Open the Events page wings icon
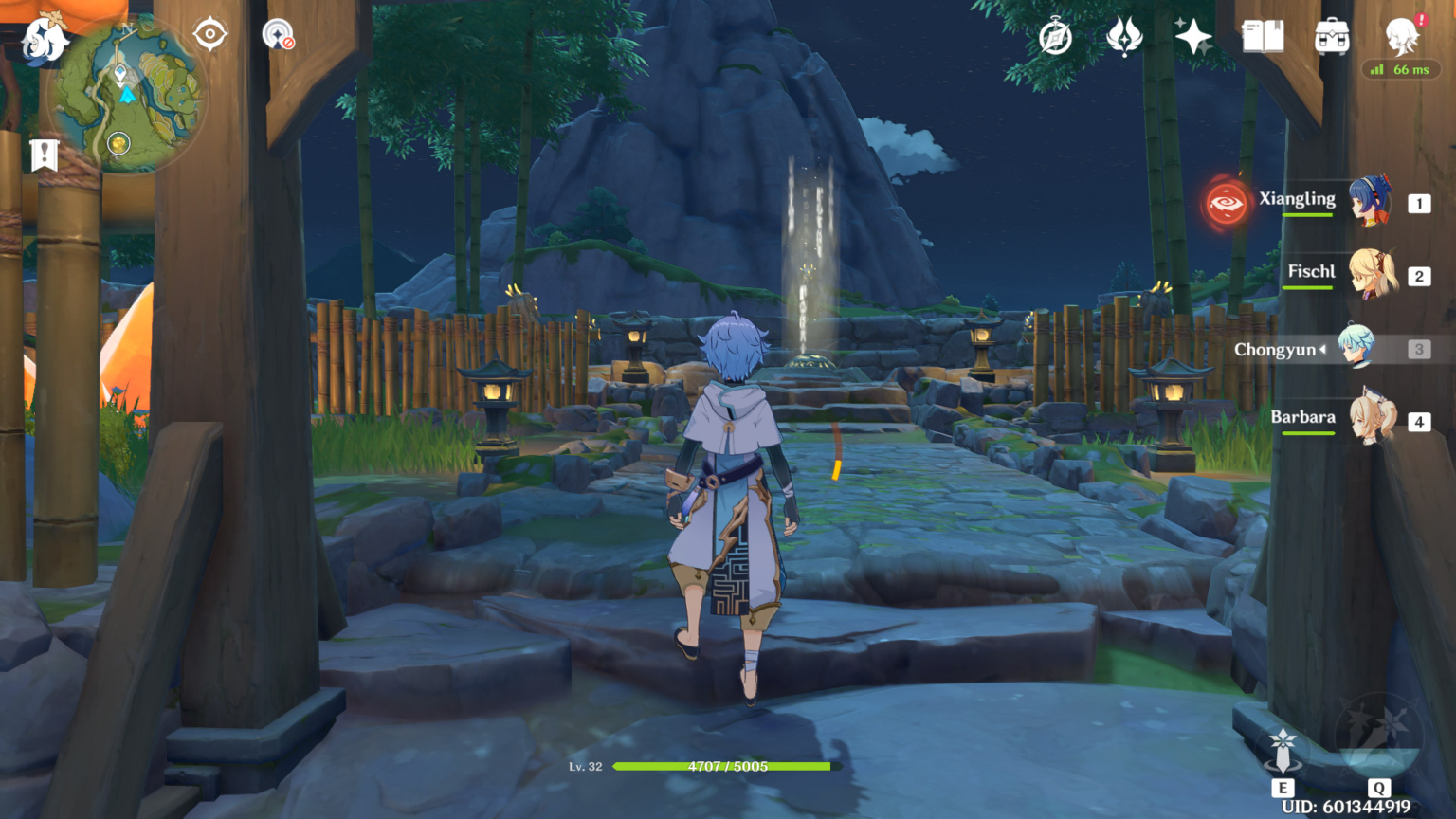Screen dimensions: 1456x819 [1123, 36]
